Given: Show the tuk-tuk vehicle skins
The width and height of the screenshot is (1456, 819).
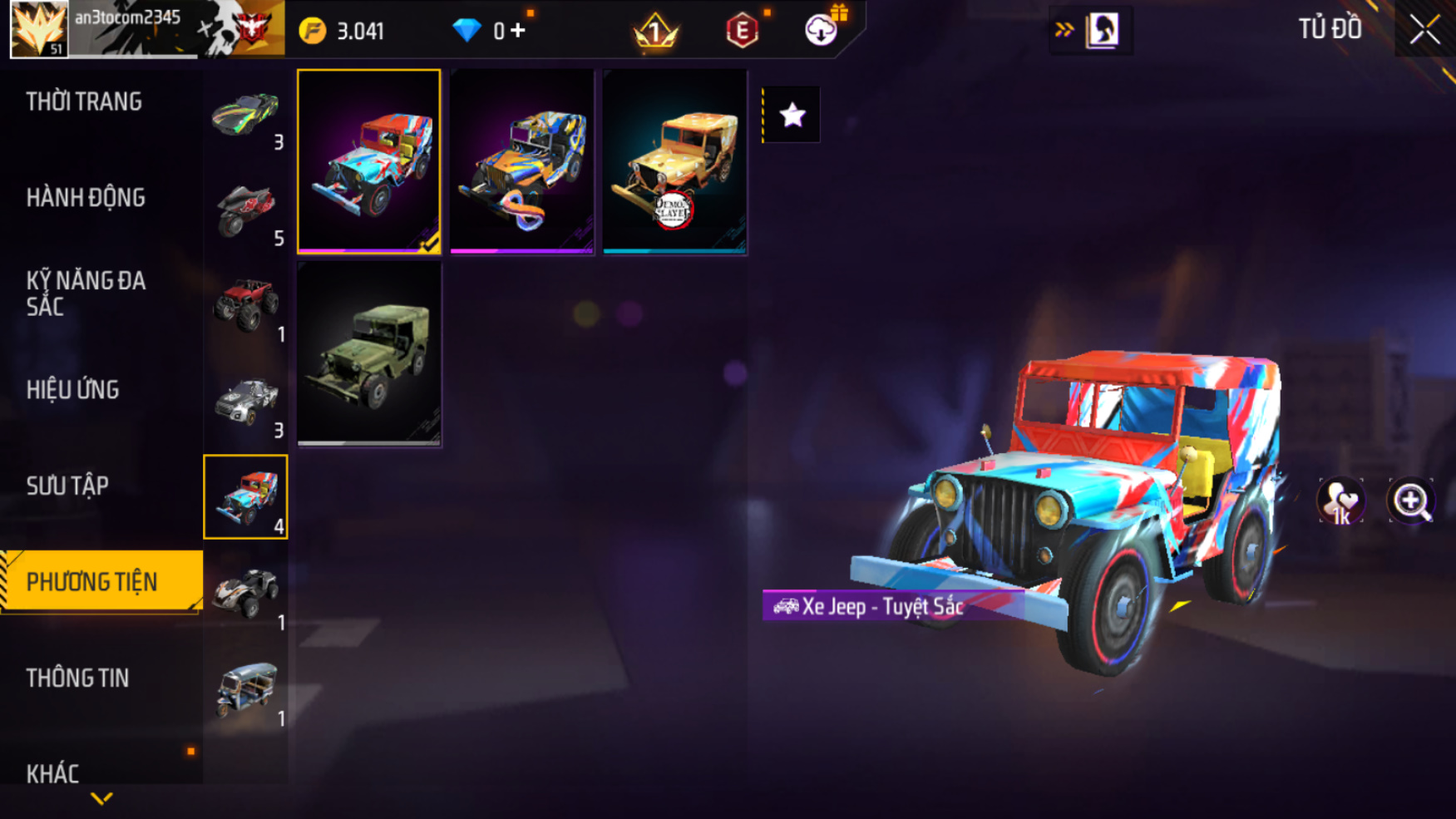Looking at the screenshot, I should tap(245, 690).
